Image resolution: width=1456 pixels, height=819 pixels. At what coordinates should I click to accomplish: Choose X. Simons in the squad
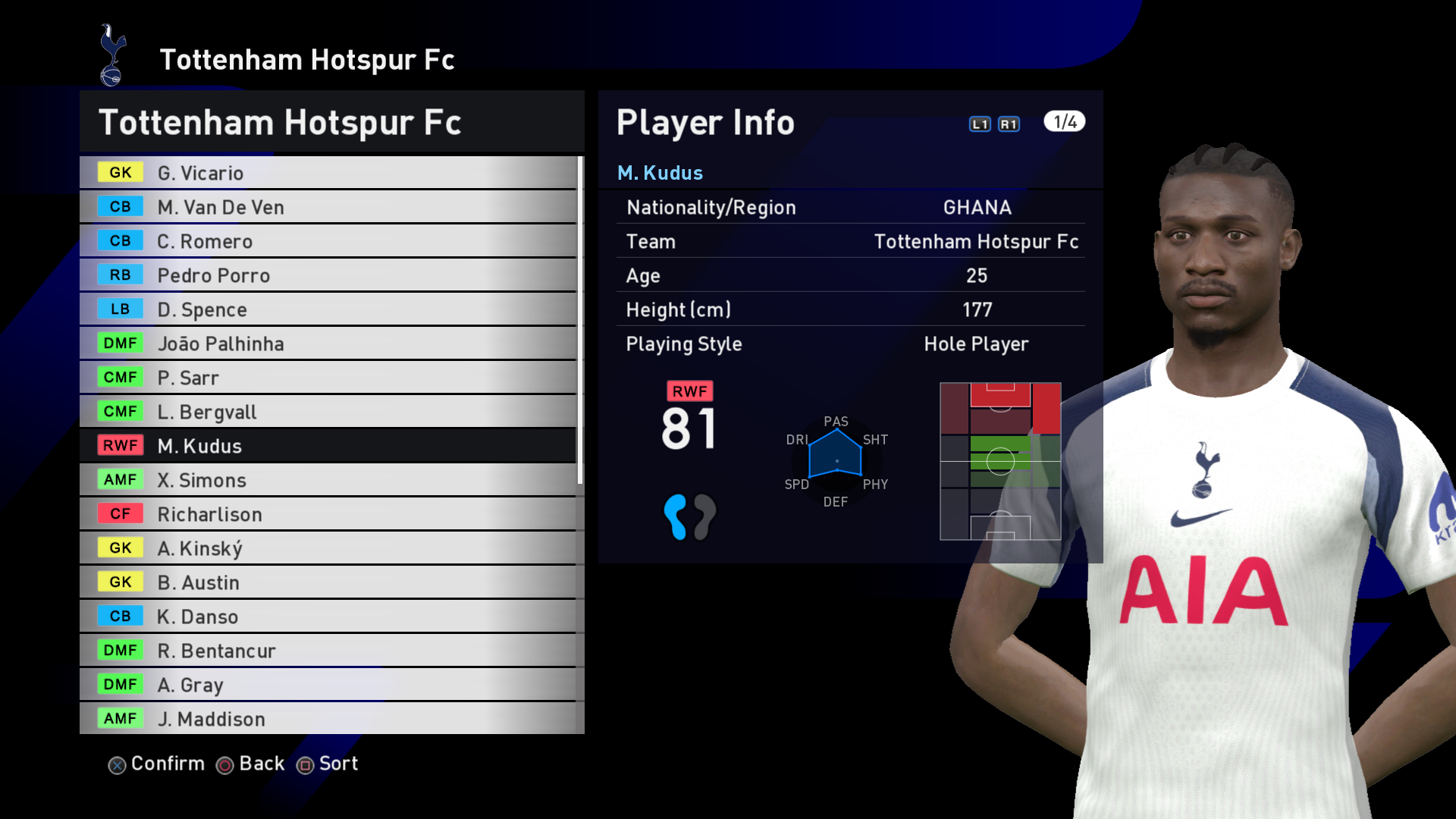(x=328, y=480)
